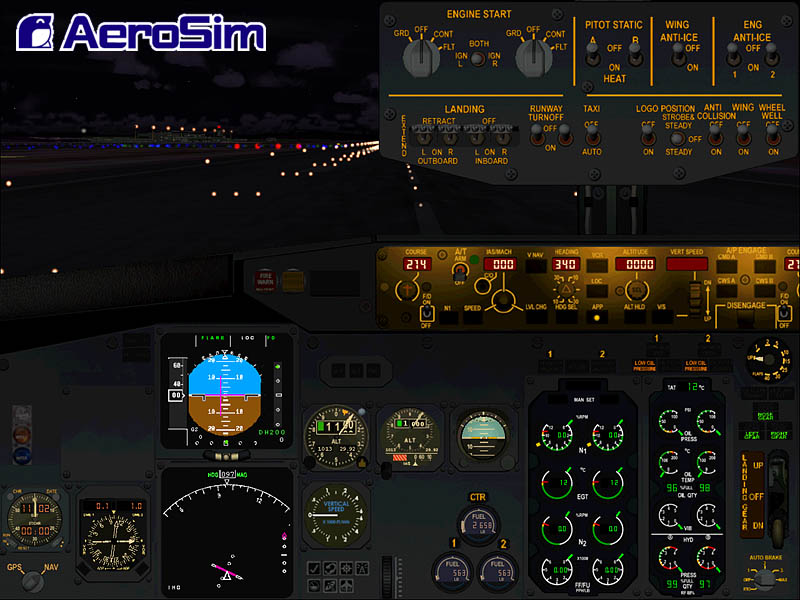Image resolution: width=800 pixels, height=600 pixels.
Task: Select the LVL CHG mode button
Action: [x=535, y=317]
